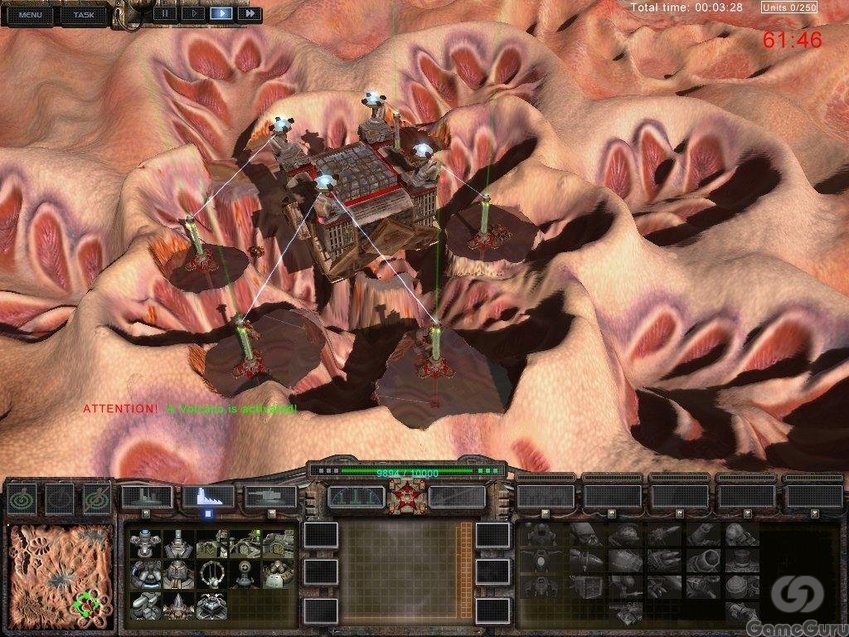This screenshot has width=849, height=637.
Task: Select the highlighted staircase-shape building tab
Action: [208, 496]
